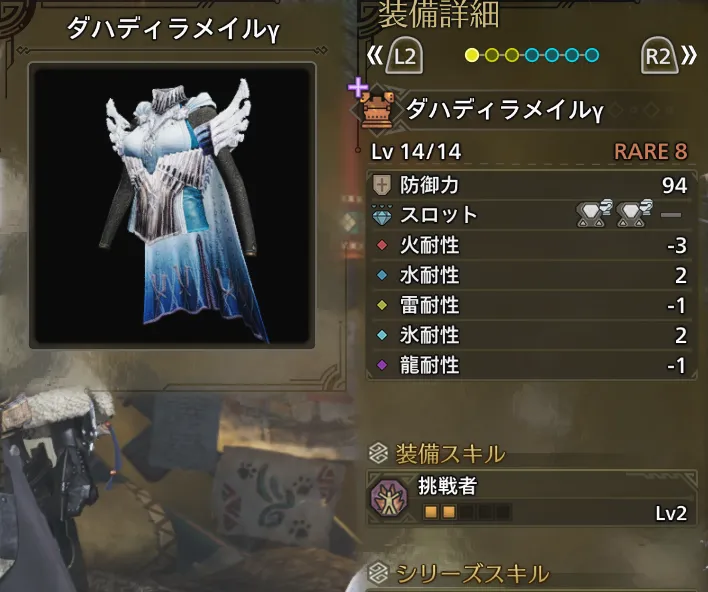
Task: Select the first filled yellow page dot
Action: point(472,55)
